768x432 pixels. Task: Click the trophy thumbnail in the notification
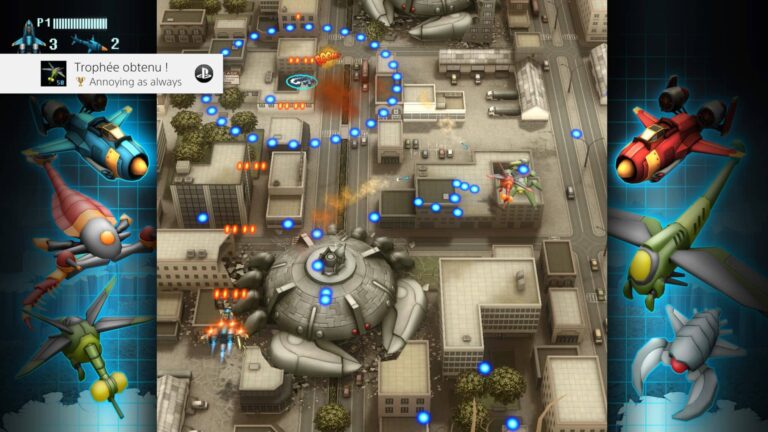(54, 73)
